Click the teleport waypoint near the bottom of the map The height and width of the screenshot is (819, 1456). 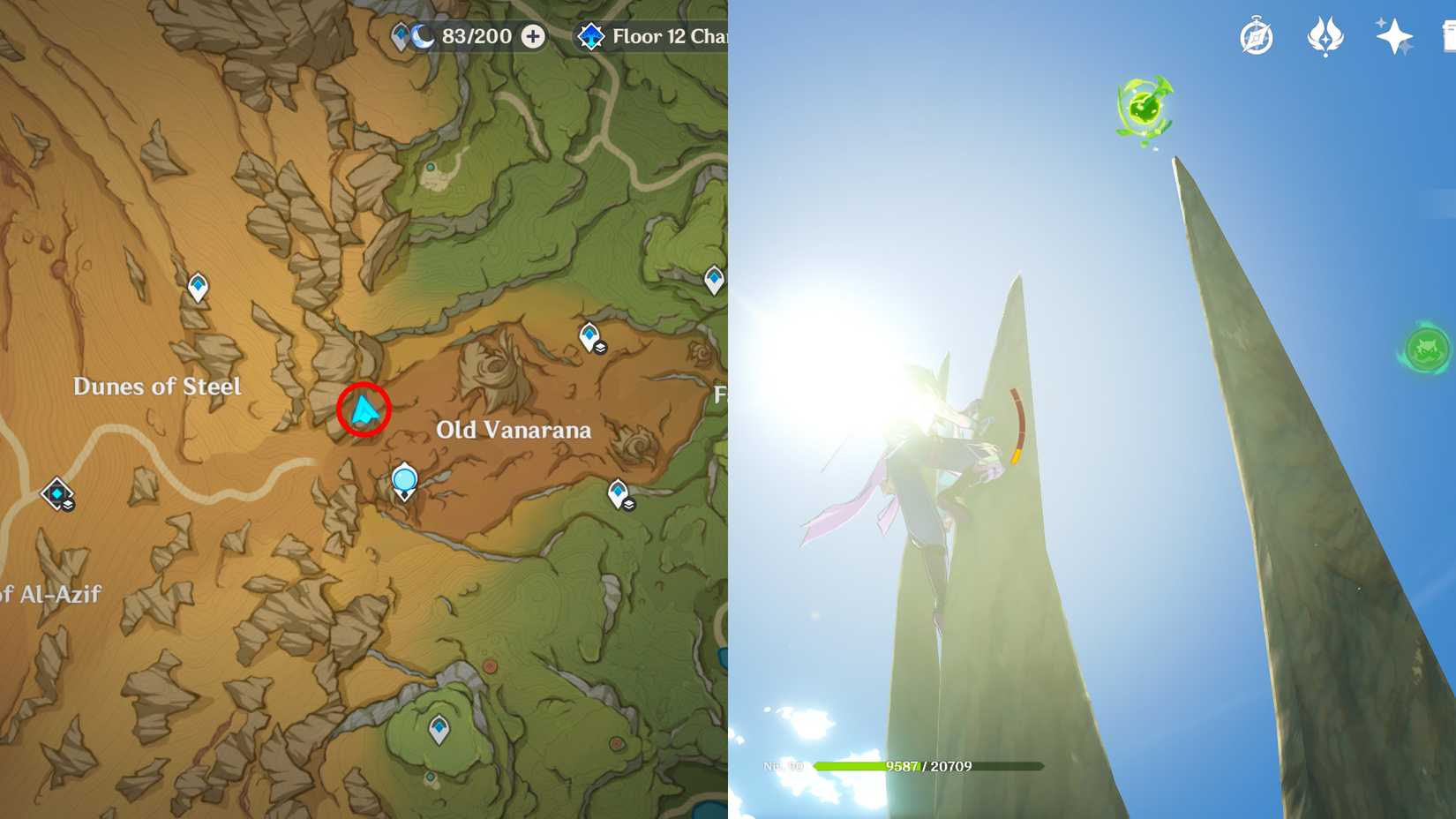tap(439, 727)
